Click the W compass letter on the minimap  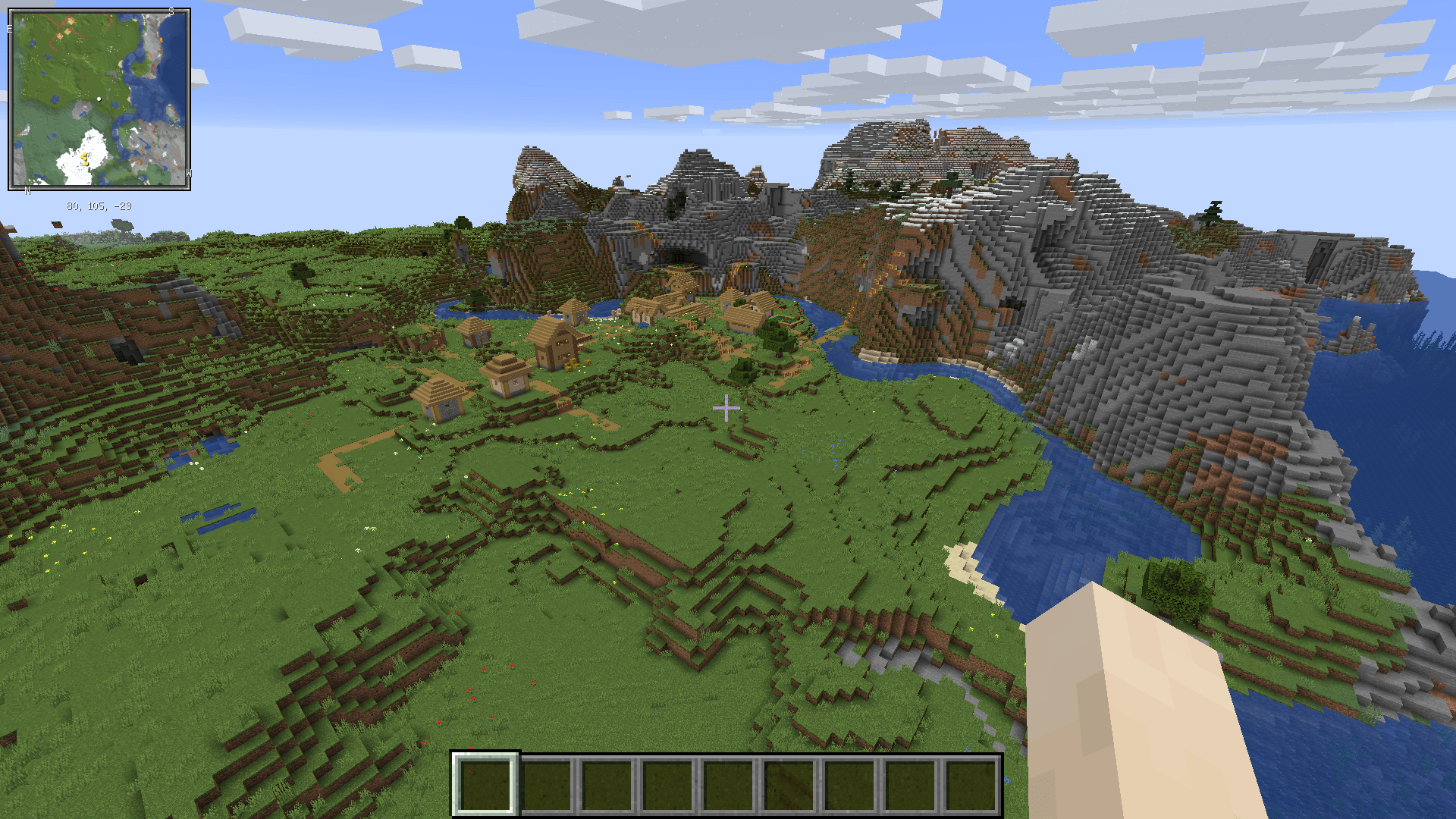pos(189,174)
